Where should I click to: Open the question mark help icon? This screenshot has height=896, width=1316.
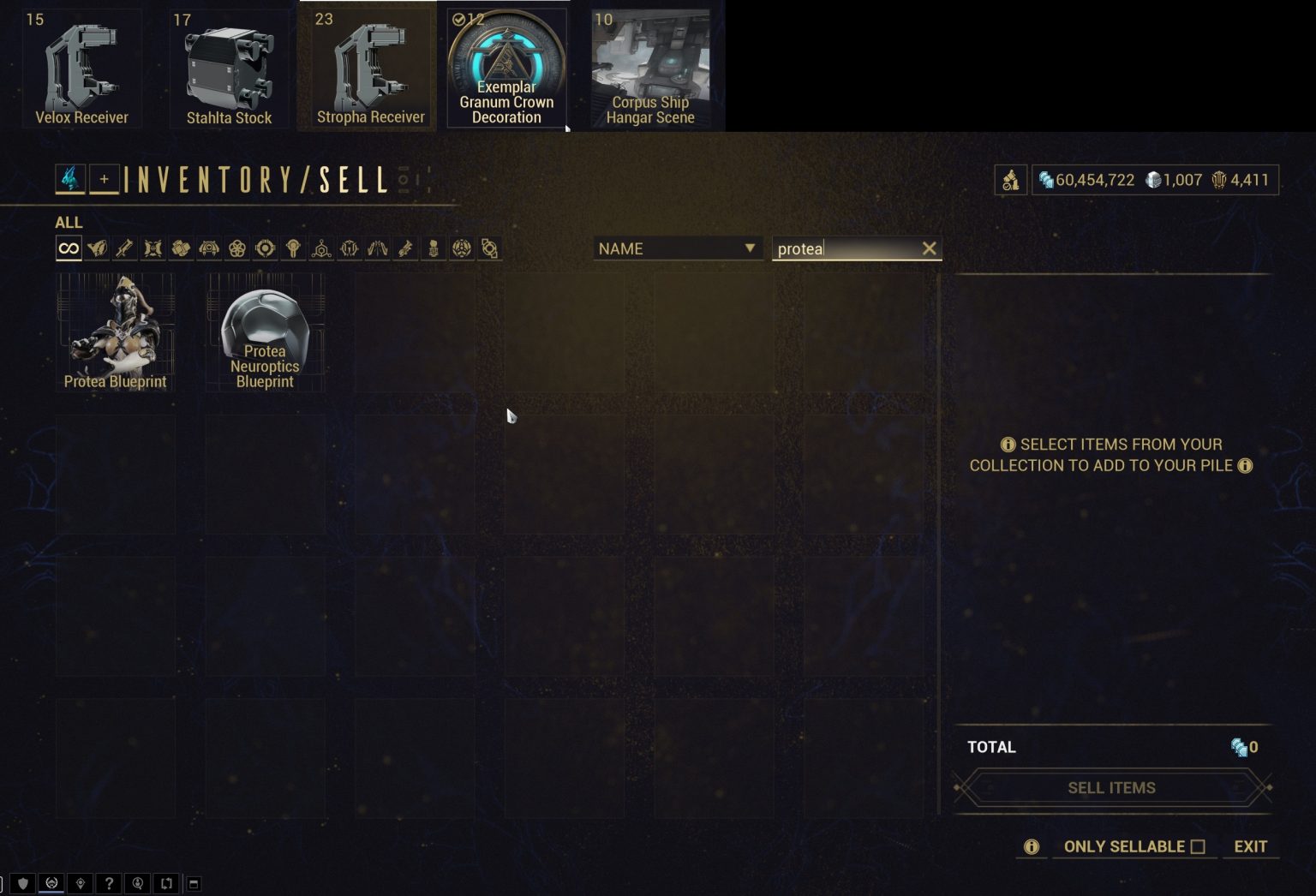coord(109,883)
